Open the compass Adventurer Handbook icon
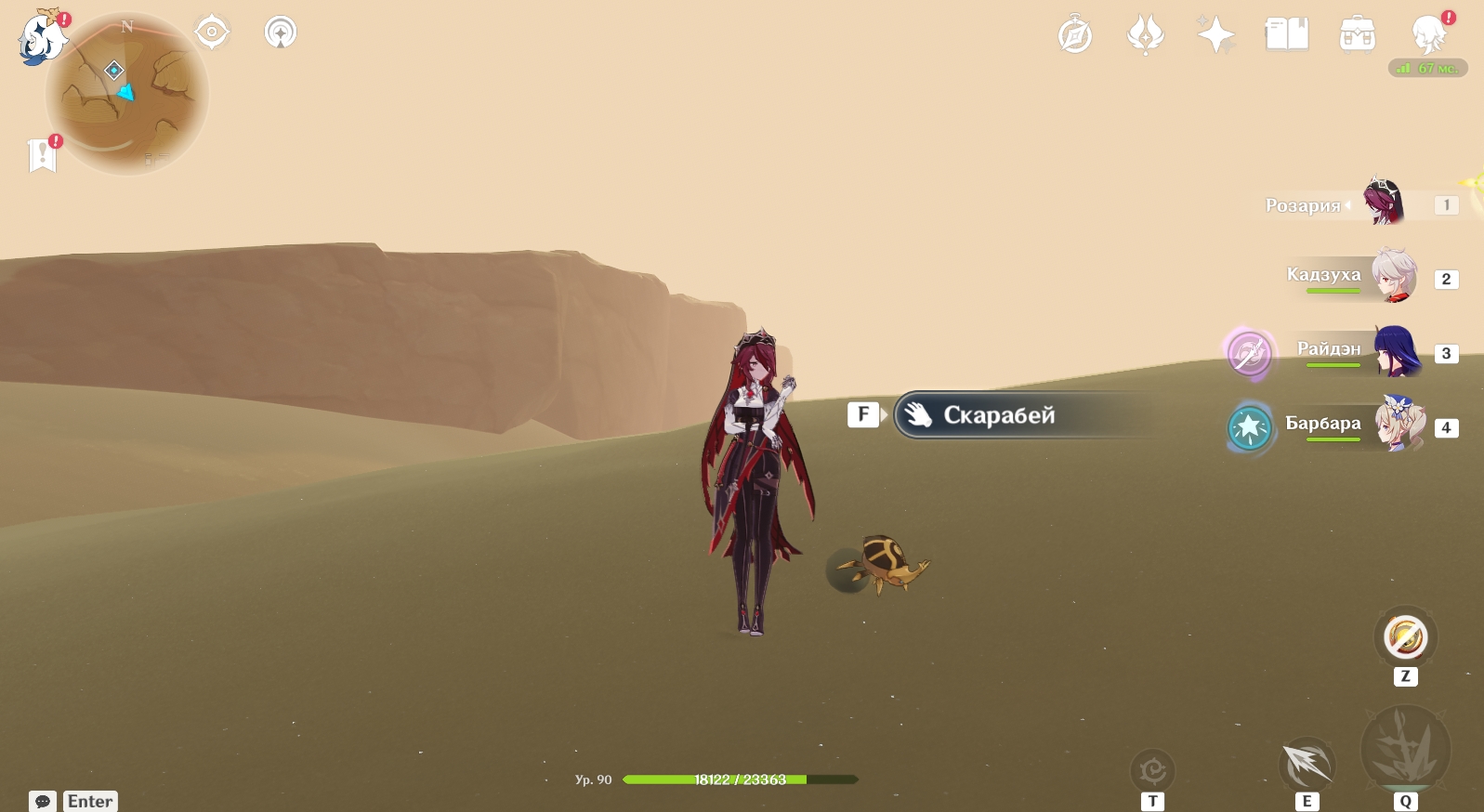This screenshot has height=812, width=1484. 1075,35
